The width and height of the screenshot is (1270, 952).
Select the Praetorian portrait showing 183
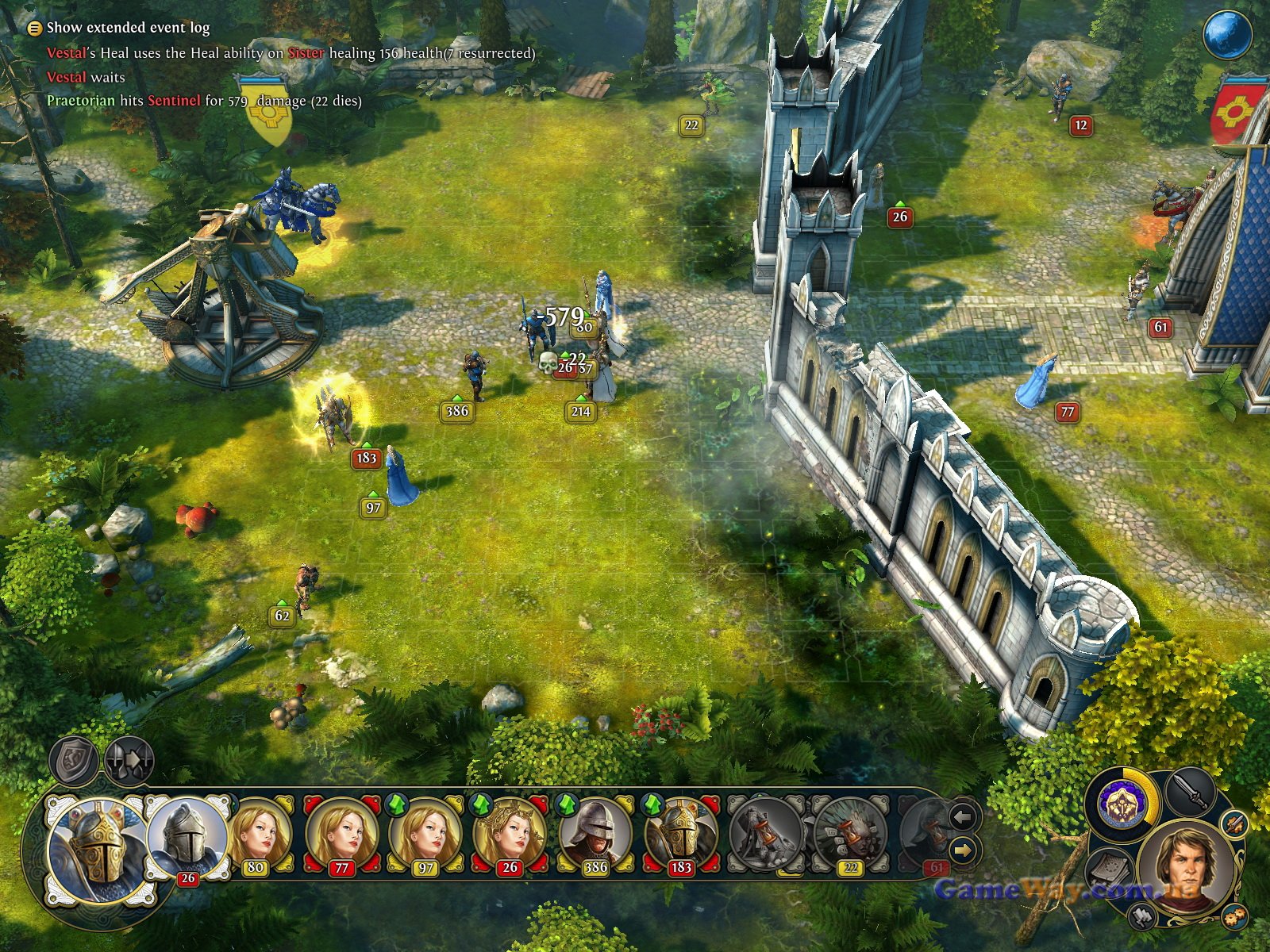[x=680, y=833]
